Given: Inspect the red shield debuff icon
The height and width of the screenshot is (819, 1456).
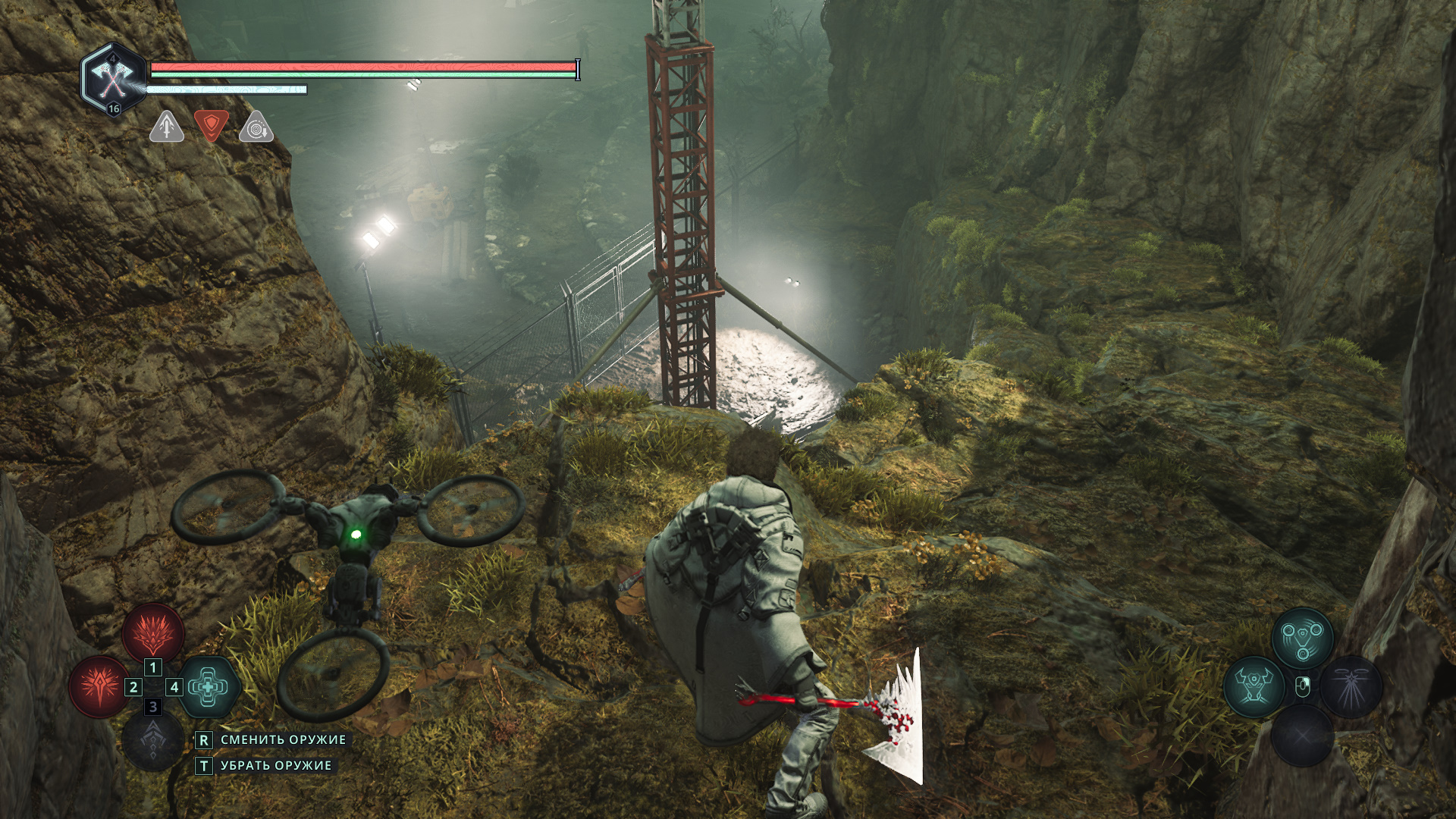Looking at the screenshot, I should coord(211,125).
